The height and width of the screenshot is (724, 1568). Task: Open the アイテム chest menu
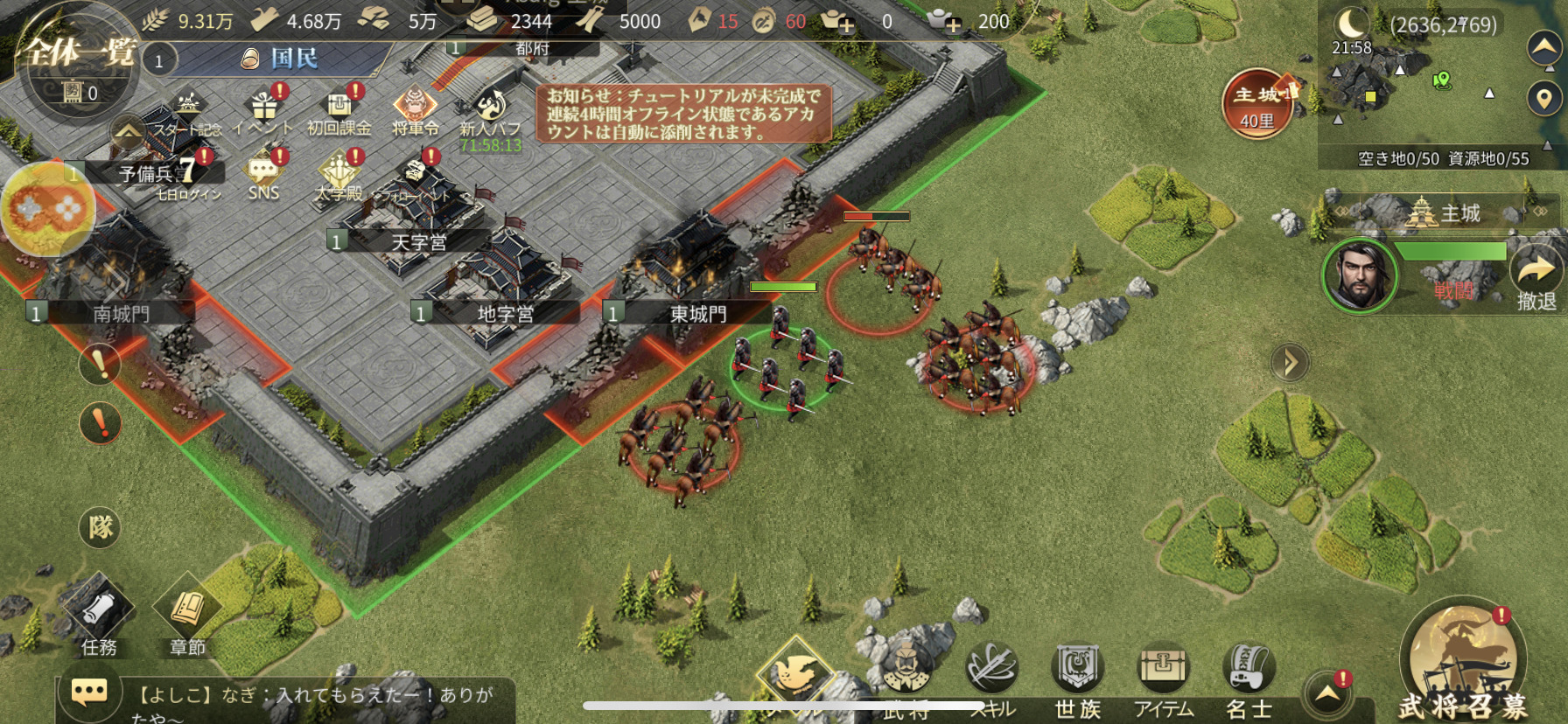(x=1163, y=680)
